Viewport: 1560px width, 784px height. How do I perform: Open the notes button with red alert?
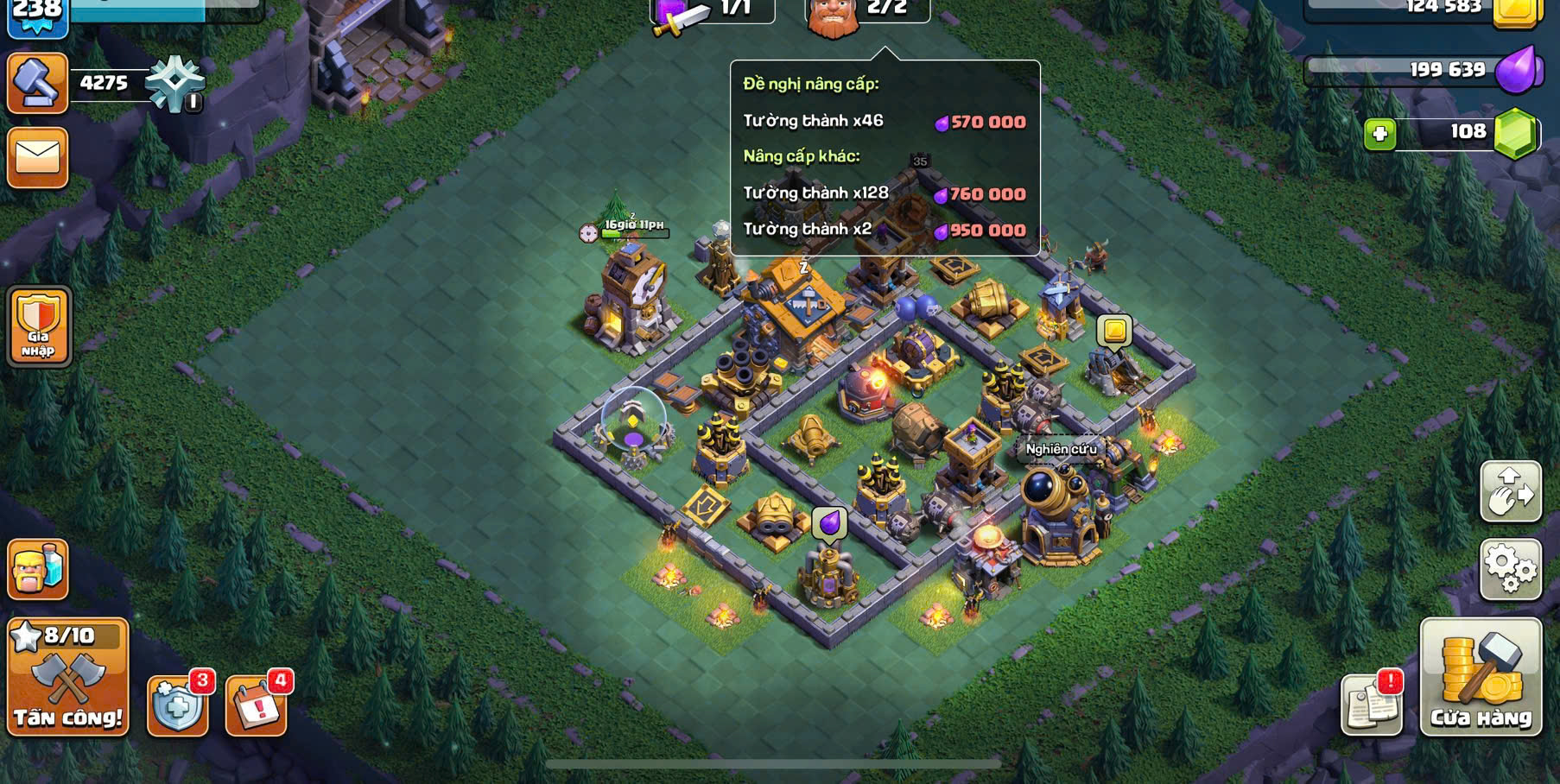pyautogui.click(x=1371, y=705)
